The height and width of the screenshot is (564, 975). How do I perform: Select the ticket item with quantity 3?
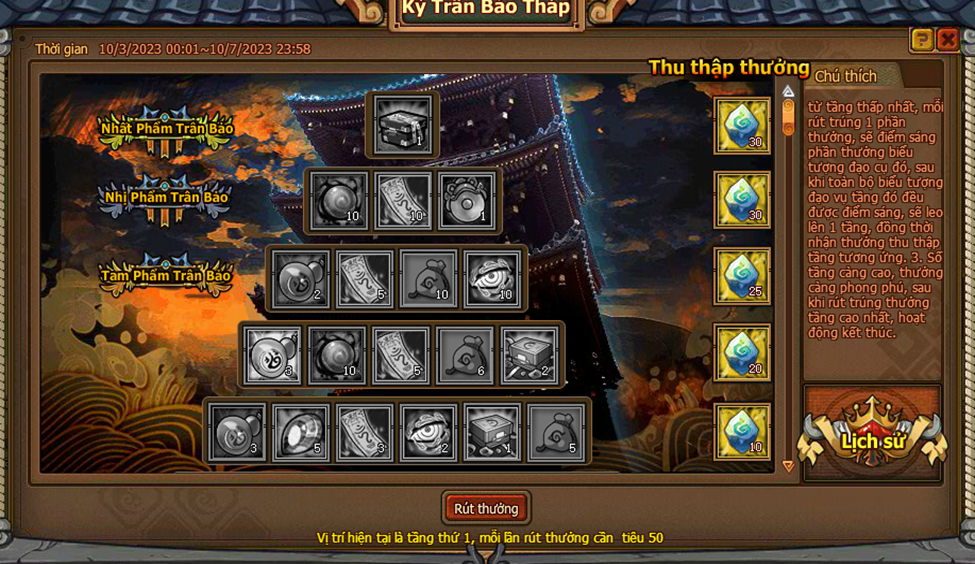point(365,432)
